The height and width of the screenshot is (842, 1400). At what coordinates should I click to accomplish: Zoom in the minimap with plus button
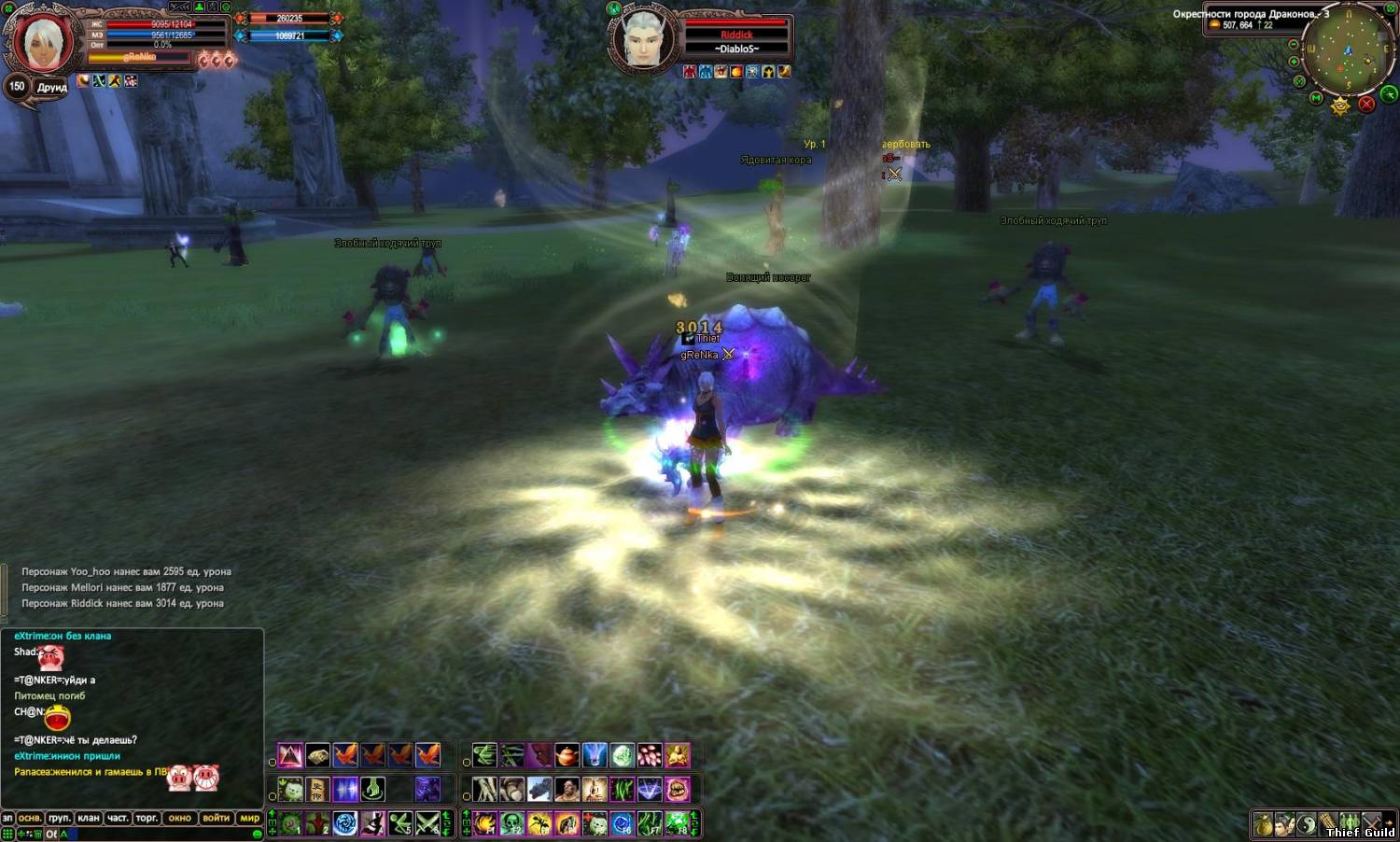click(1295, 62)
